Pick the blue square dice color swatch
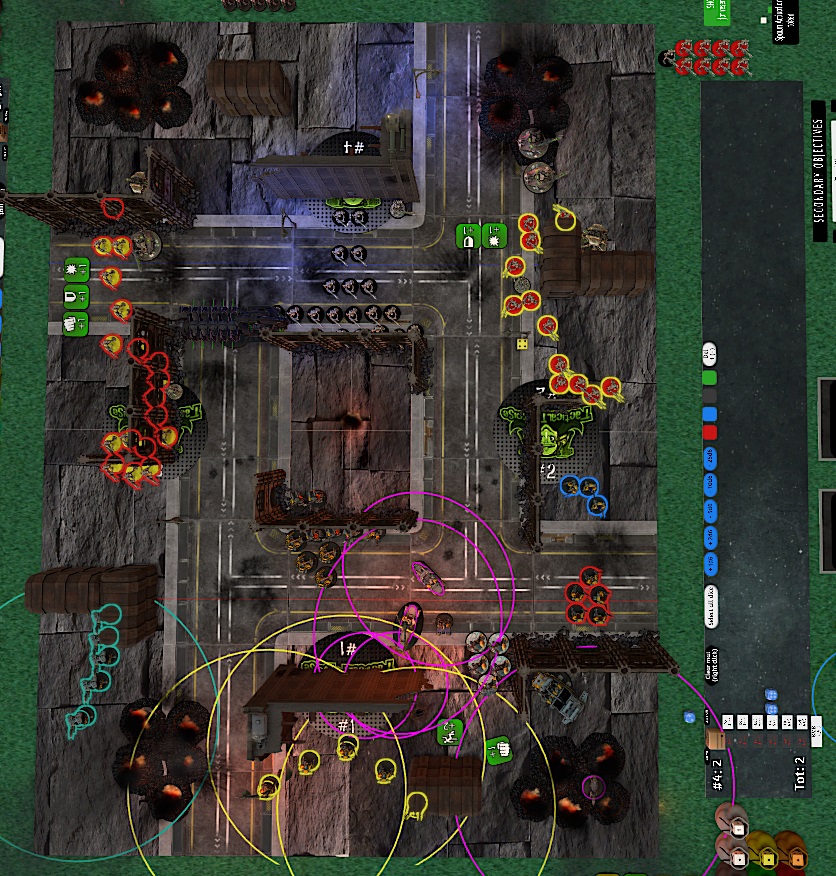Screen dimensions: 836x876 click(710, 414)
